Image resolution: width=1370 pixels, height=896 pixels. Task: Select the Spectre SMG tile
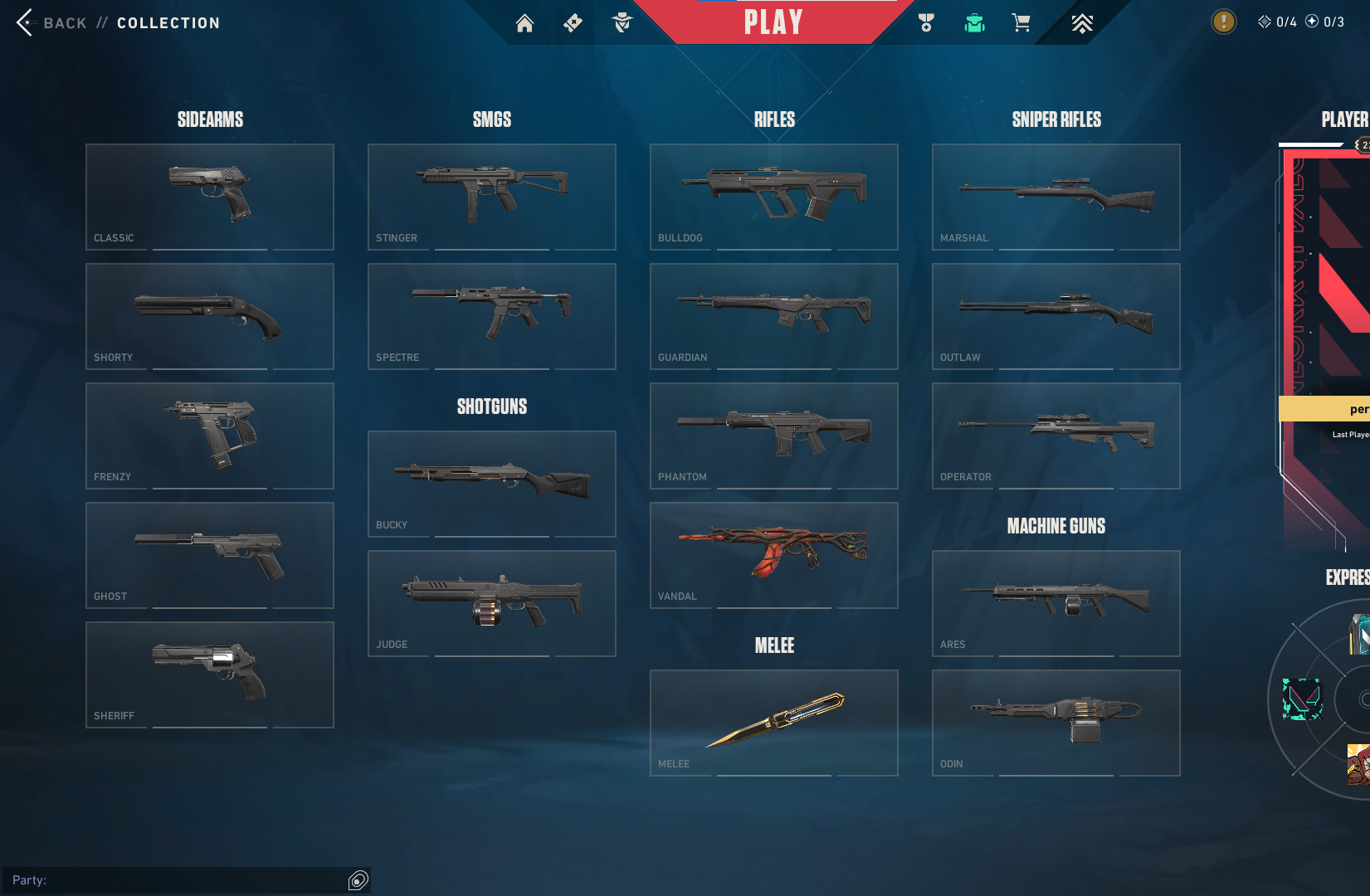(492, 316)
